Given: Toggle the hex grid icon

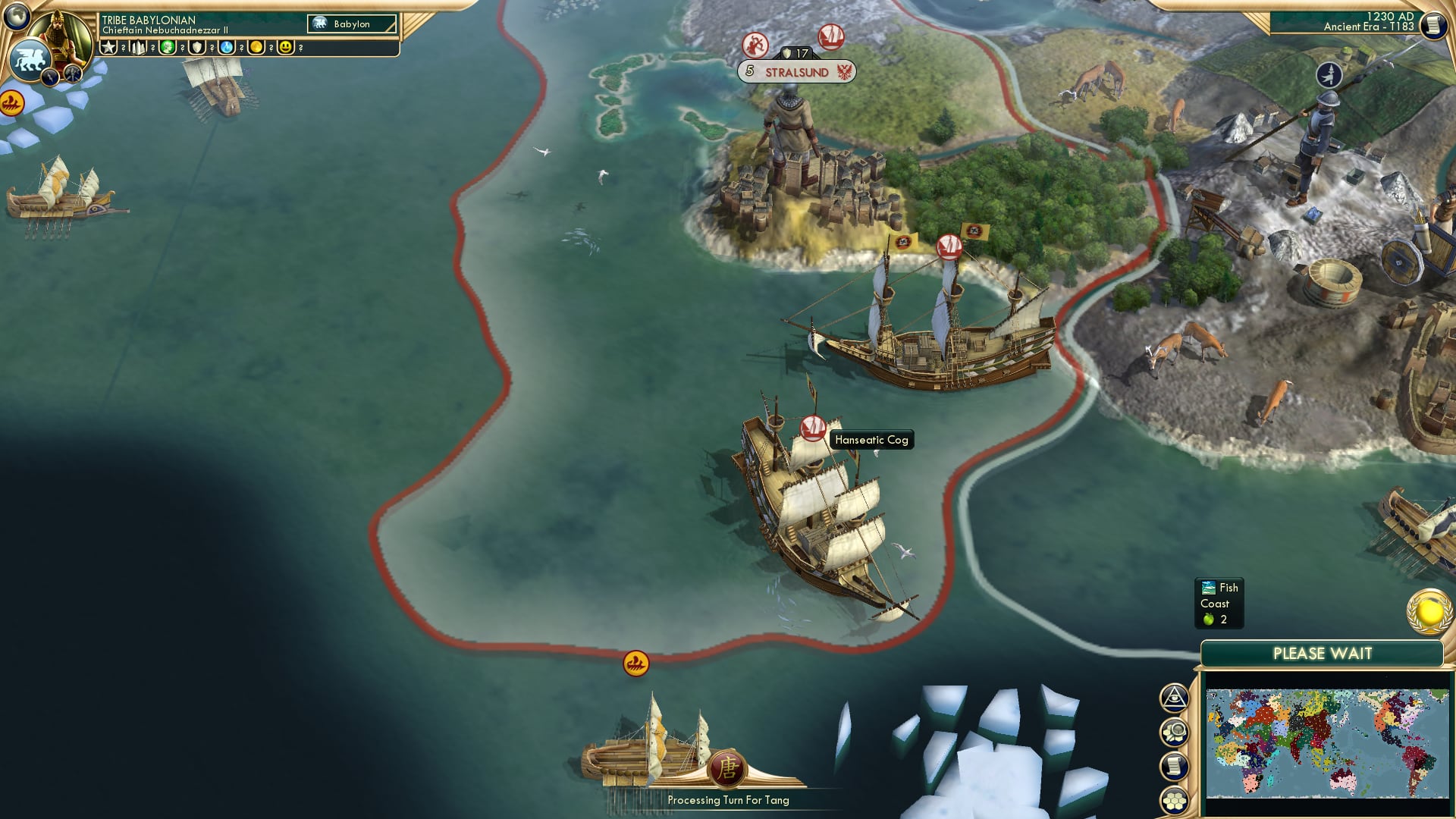Looking at the screenshot, I should (x=1174, y=801).
